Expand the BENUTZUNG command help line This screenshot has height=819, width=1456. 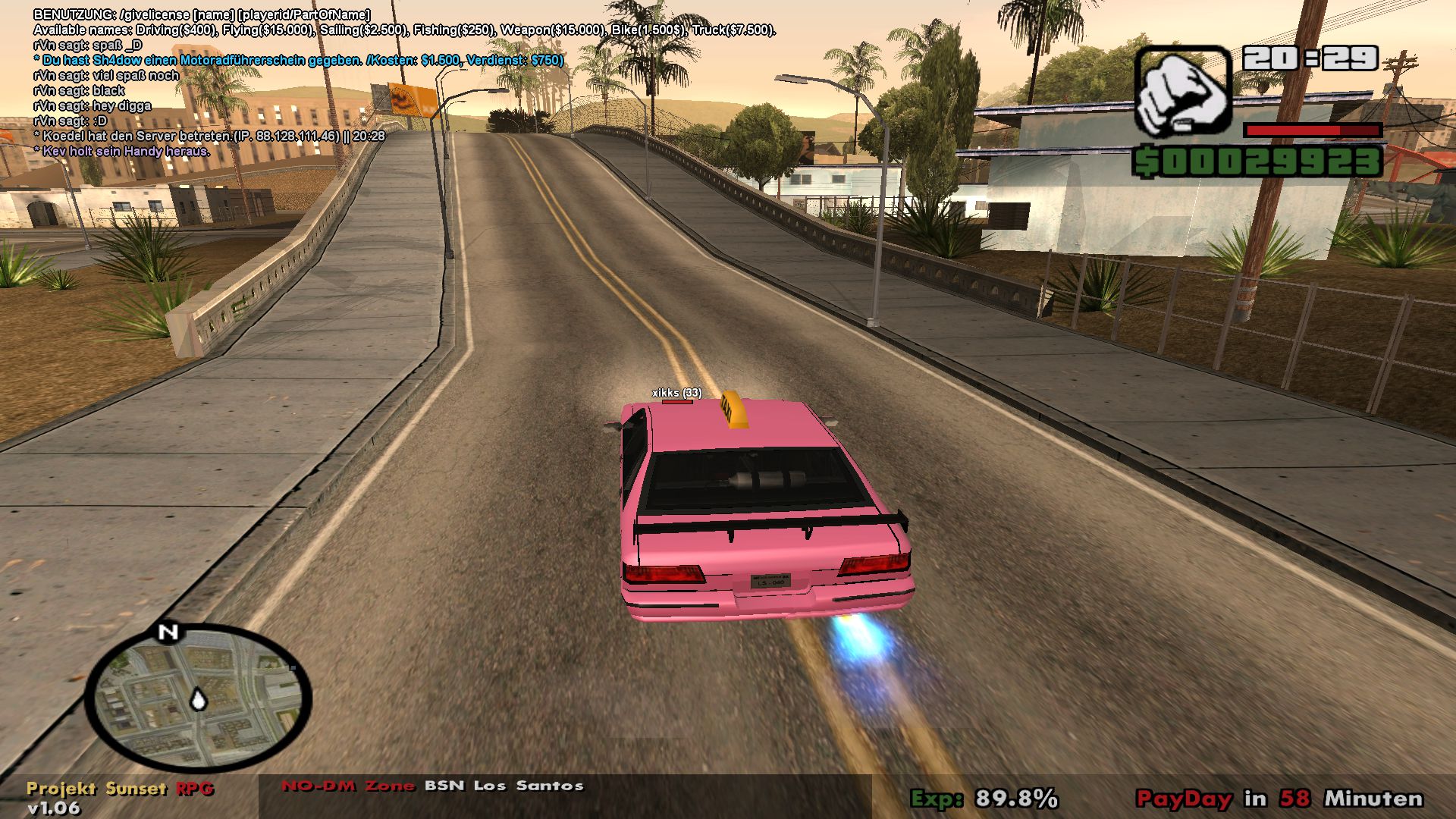point(201,13)
